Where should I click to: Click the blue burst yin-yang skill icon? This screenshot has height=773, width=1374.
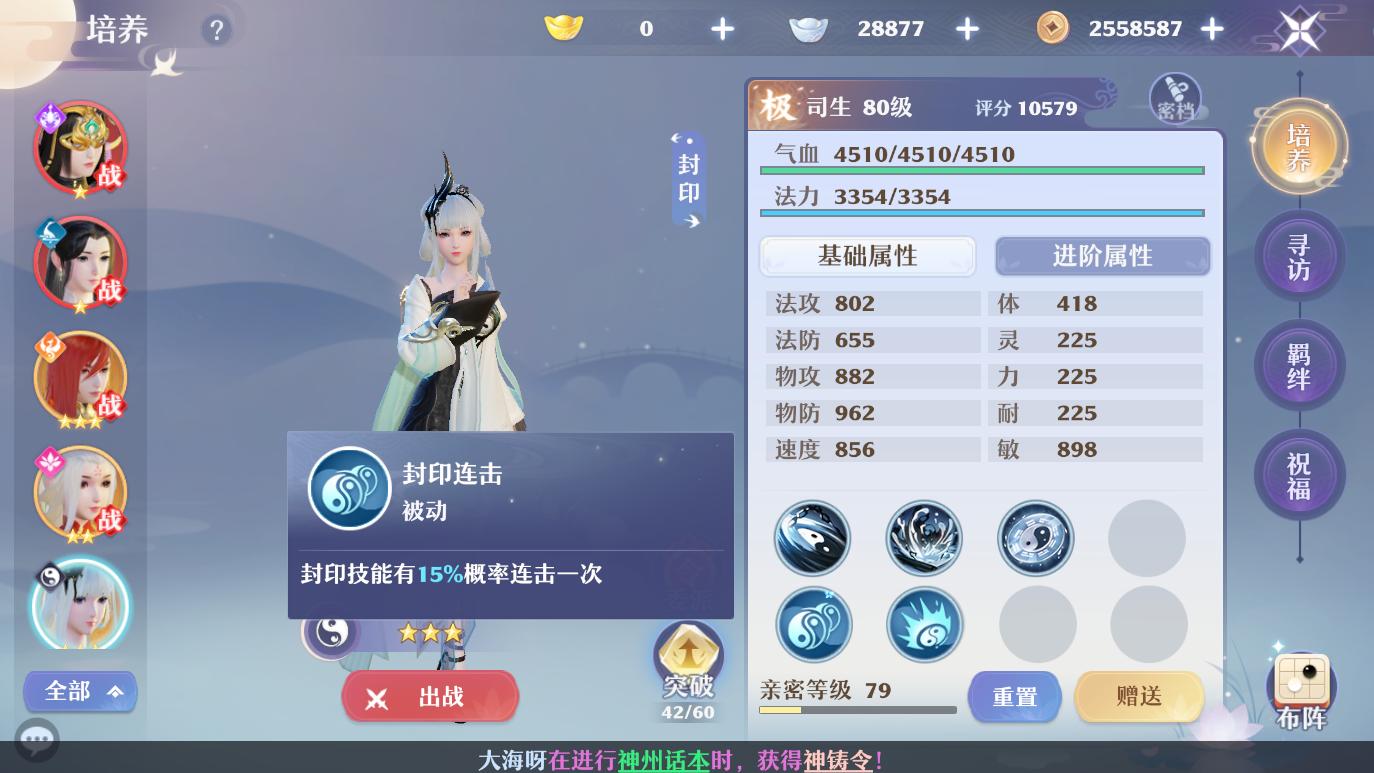925,624
